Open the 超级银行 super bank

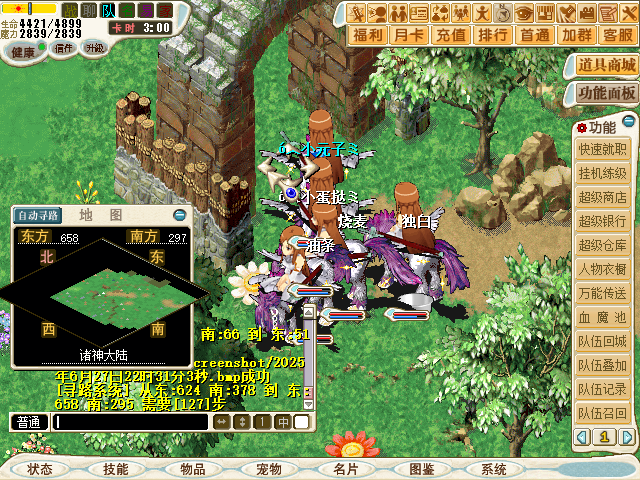pyautogui.click(x=603, y=222)
